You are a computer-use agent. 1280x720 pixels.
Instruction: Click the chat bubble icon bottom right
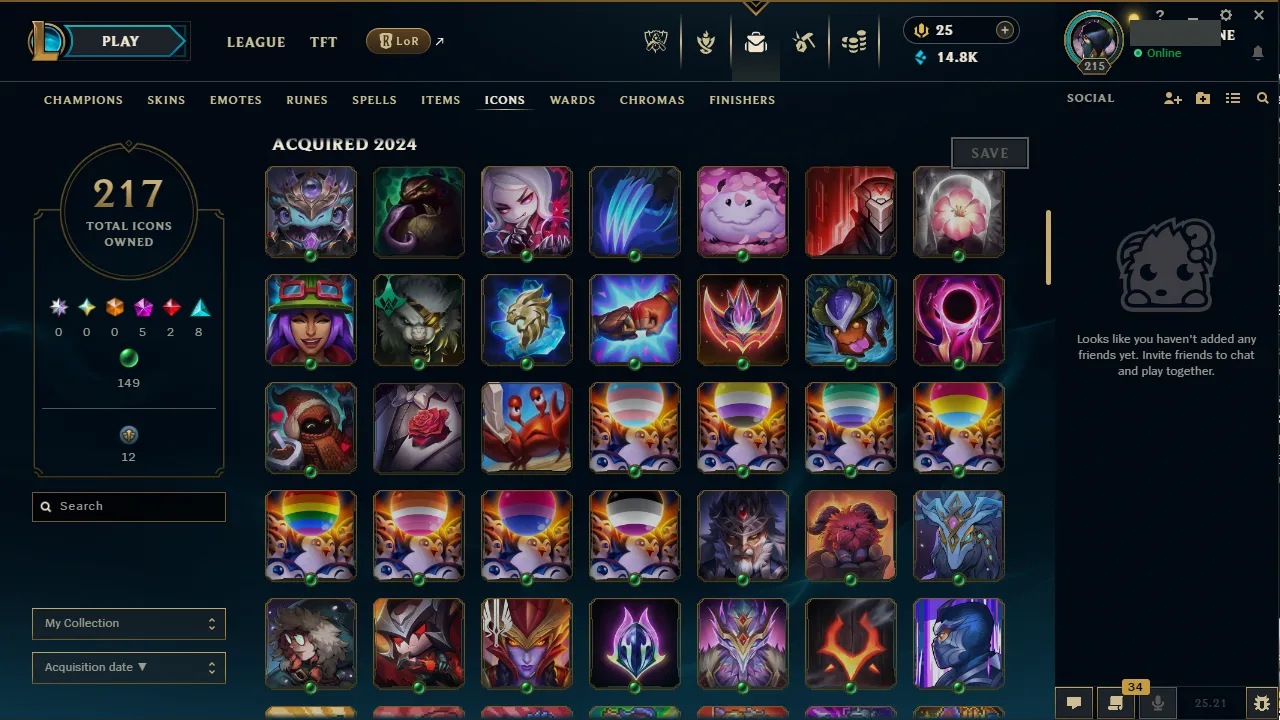(1074, 702)
